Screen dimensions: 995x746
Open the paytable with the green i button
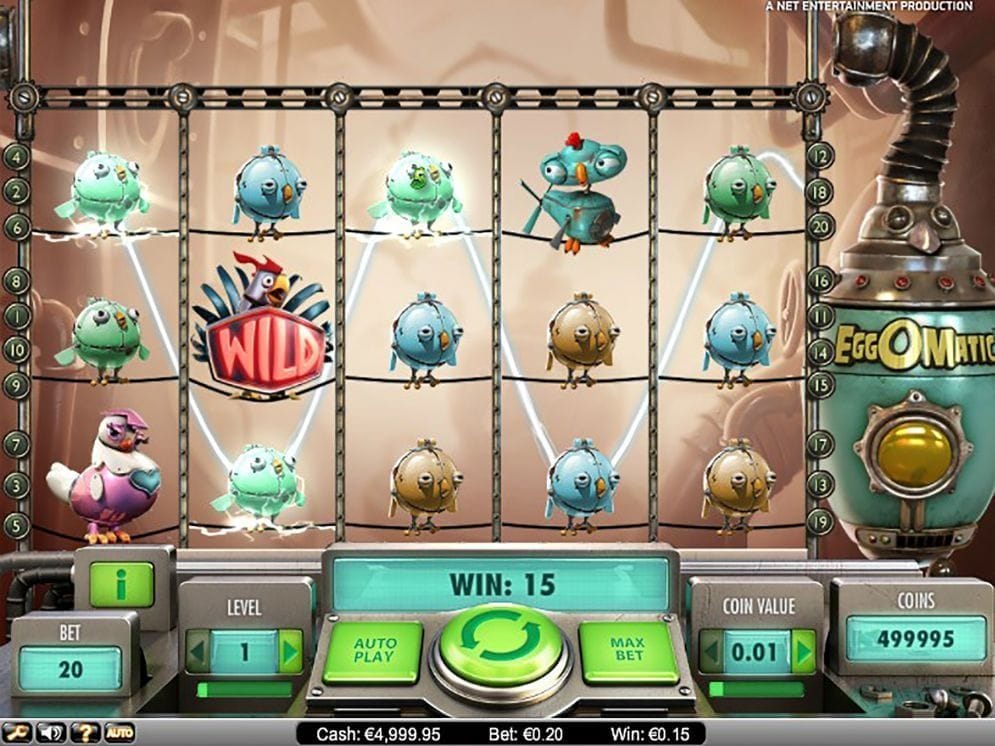(121, 584)
